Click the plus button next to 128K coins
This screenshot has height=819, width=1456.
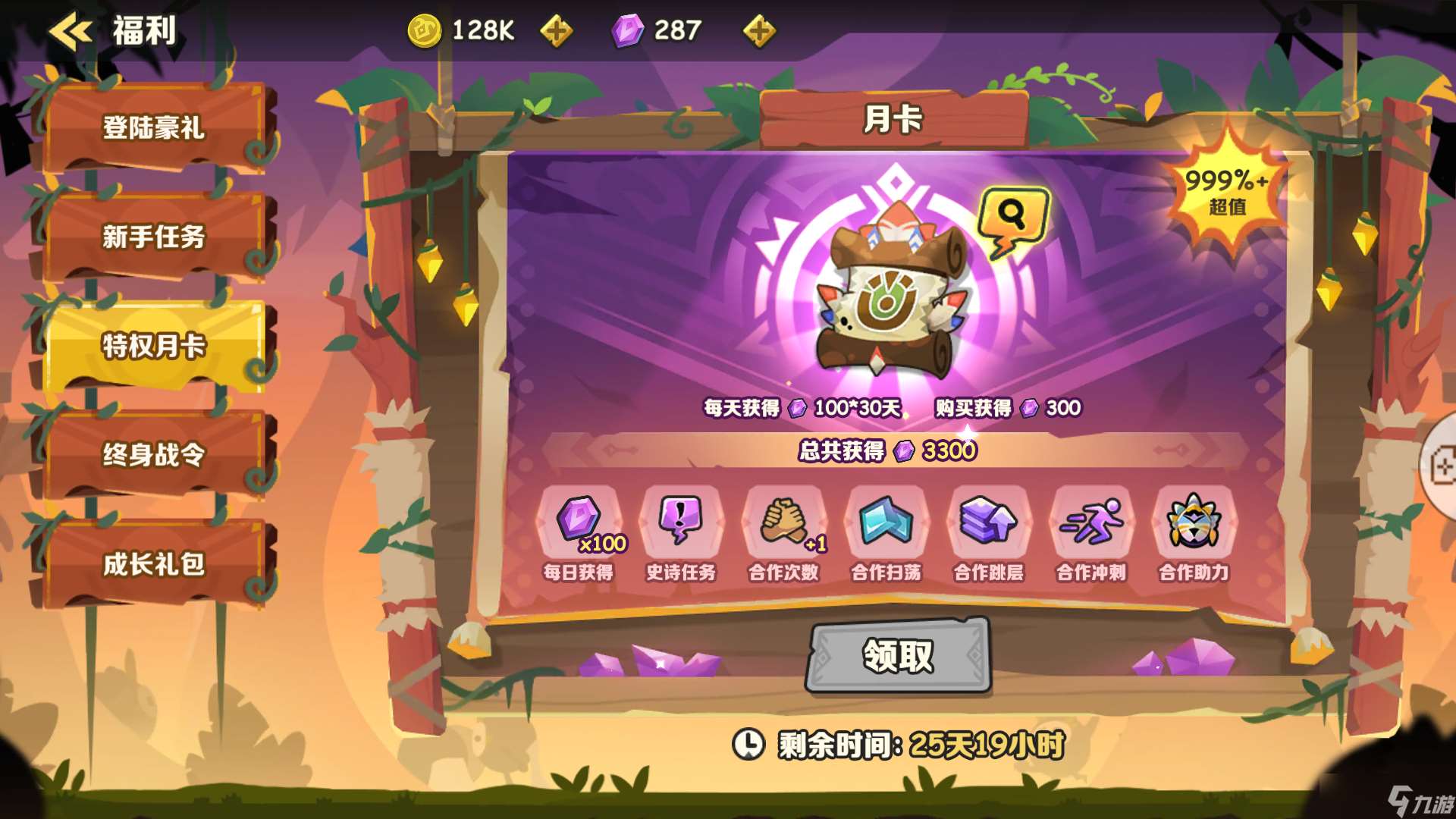[557, 30]
